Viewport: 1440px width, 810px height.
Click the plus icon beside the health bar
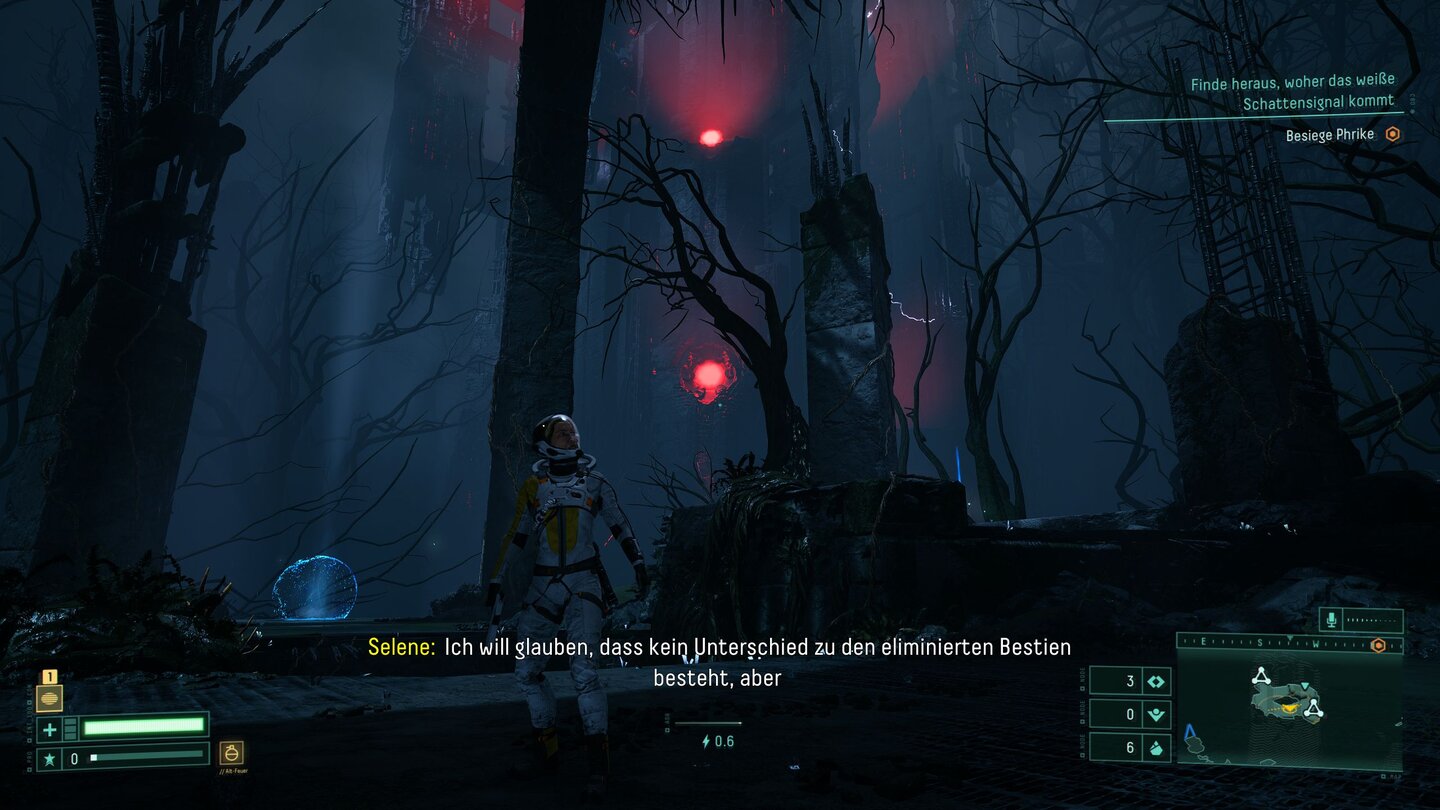pyautogui.click(x=49, y=729)
